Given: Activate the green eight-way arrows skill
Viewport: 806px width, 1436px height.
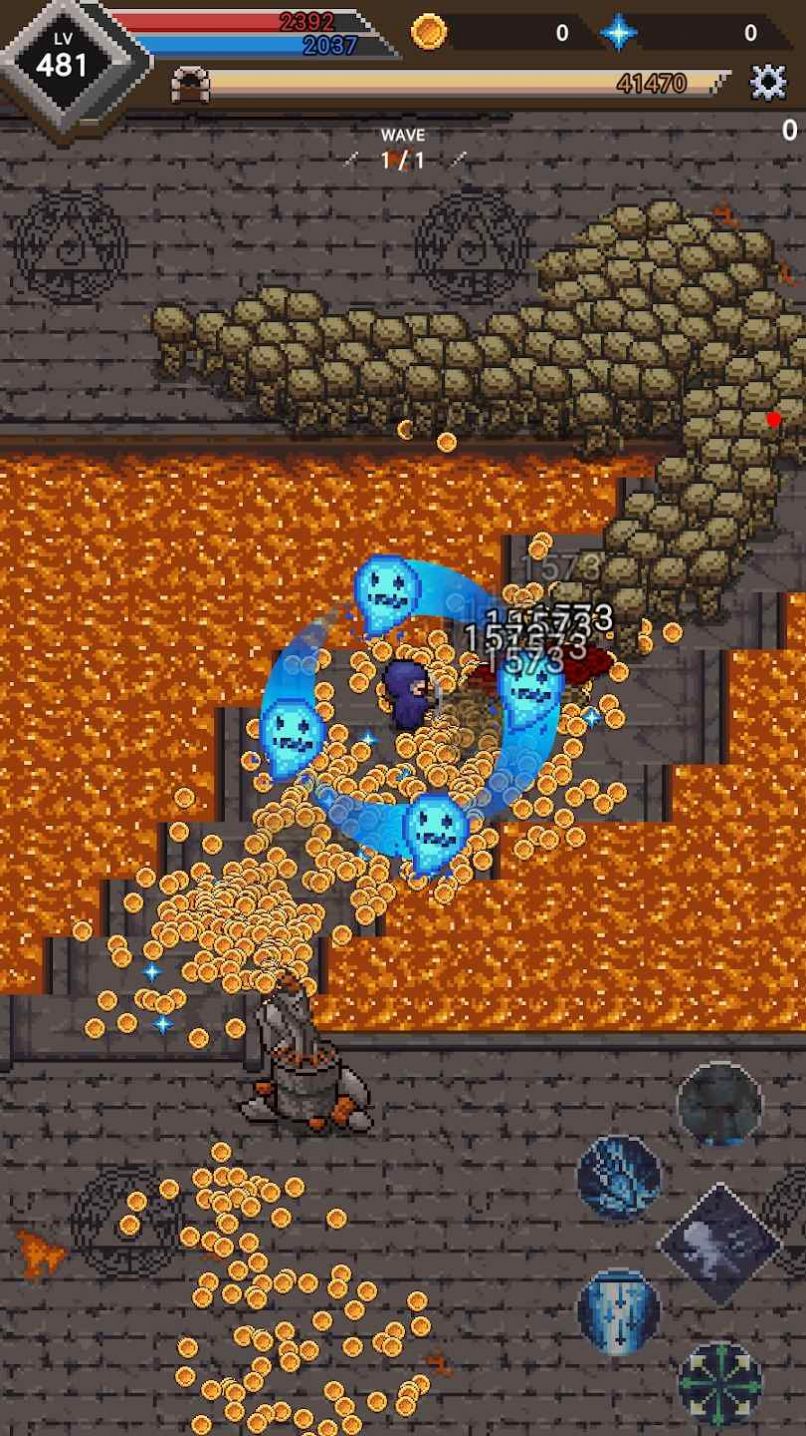Looking at the screenshot, I should point(719,1383).
